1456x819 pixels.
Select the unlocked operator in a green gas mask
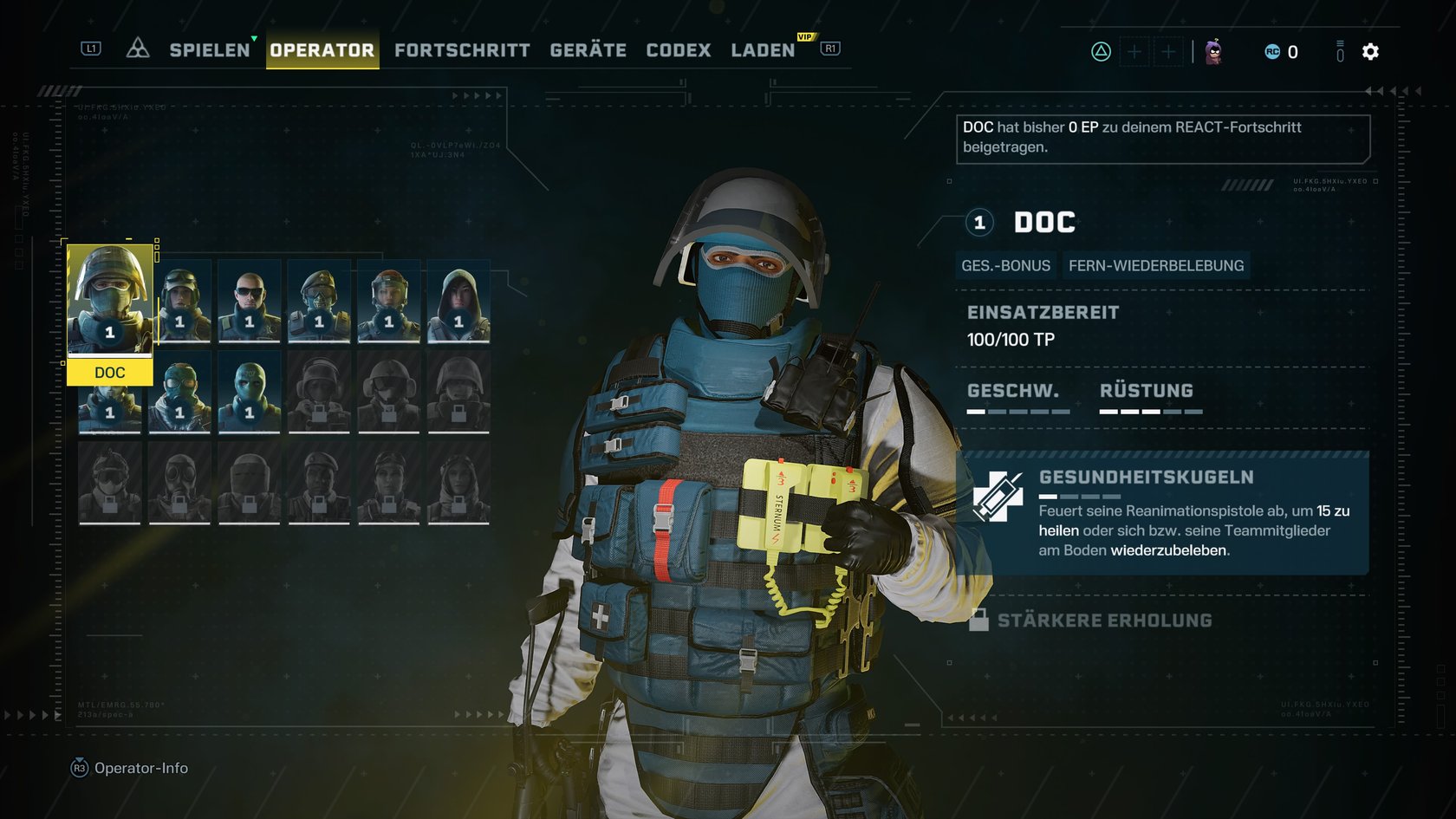click(x=179, y=392)
